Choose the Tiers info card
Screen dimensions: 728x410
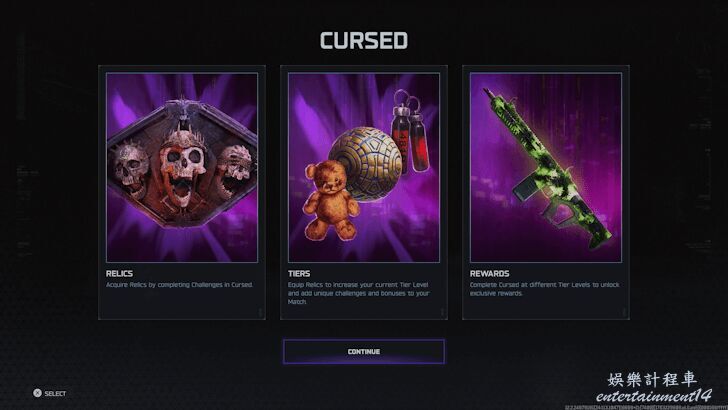363,193
